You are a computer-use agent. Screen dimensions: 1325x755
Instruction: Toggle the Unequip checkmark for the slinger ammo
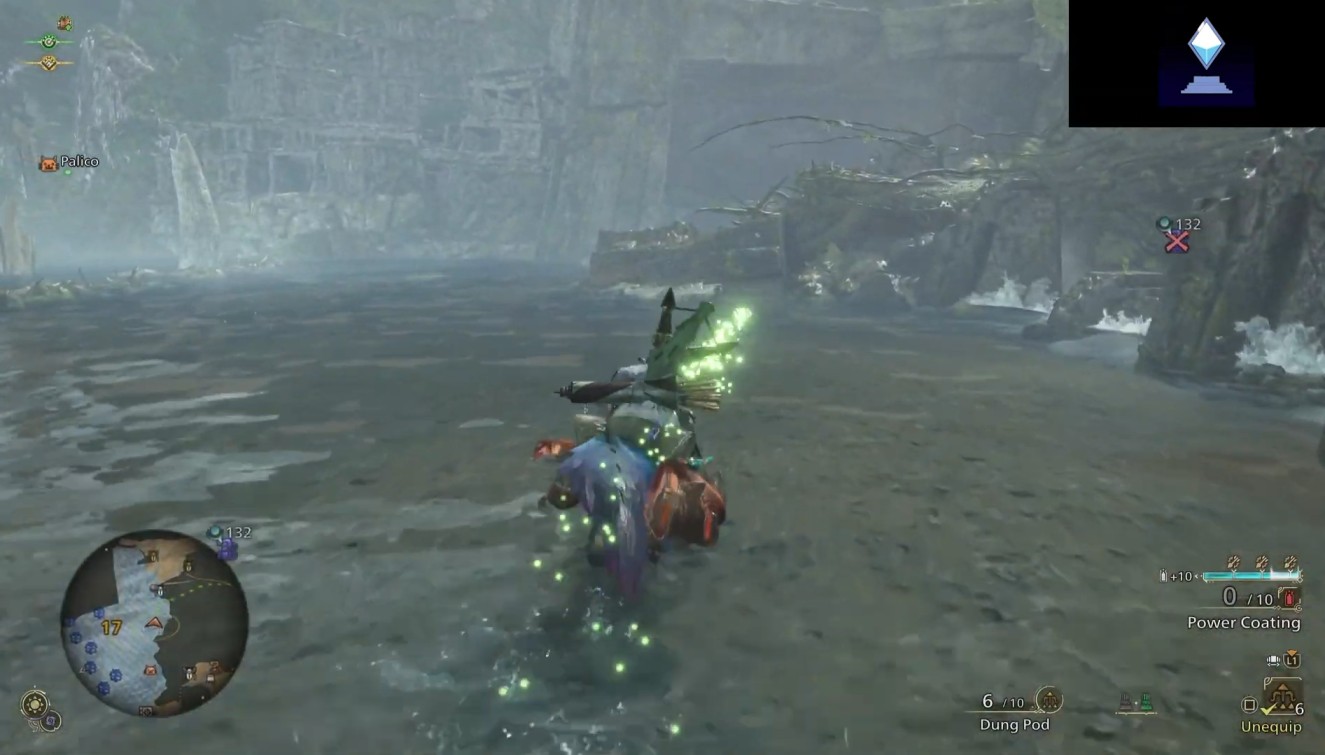point(1268,709)
